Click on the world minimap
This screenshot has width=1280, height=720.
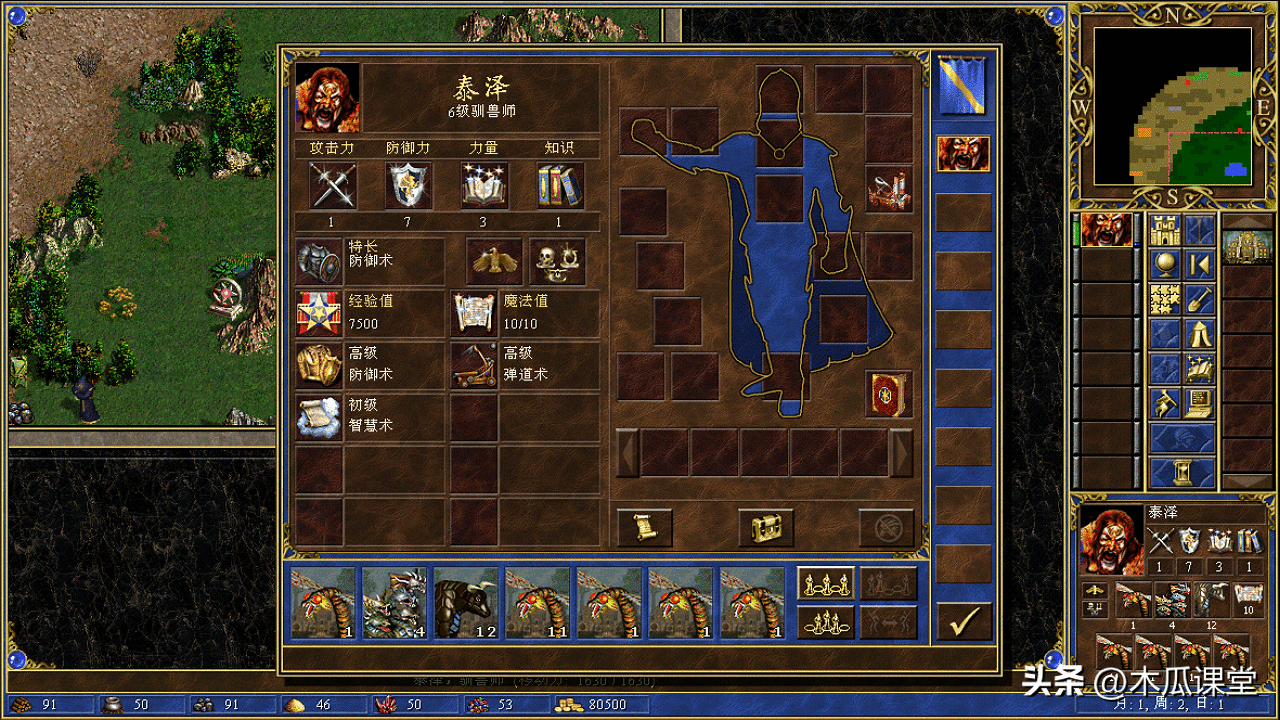click(1172, 106)
